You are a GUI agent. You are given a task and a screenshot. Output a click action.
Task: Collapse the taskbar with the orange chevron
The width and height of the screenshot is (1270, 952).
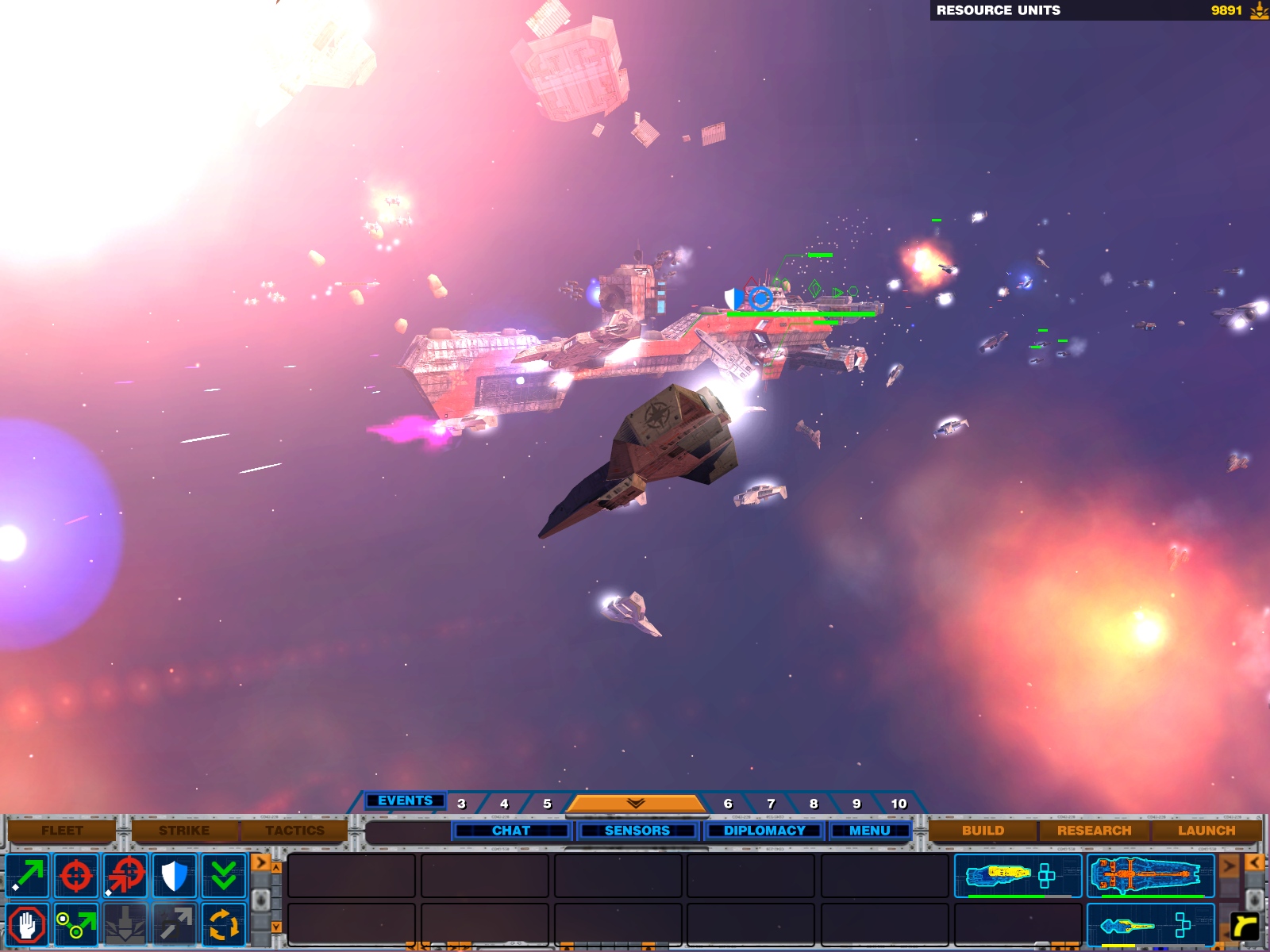(x=635, y=804)
